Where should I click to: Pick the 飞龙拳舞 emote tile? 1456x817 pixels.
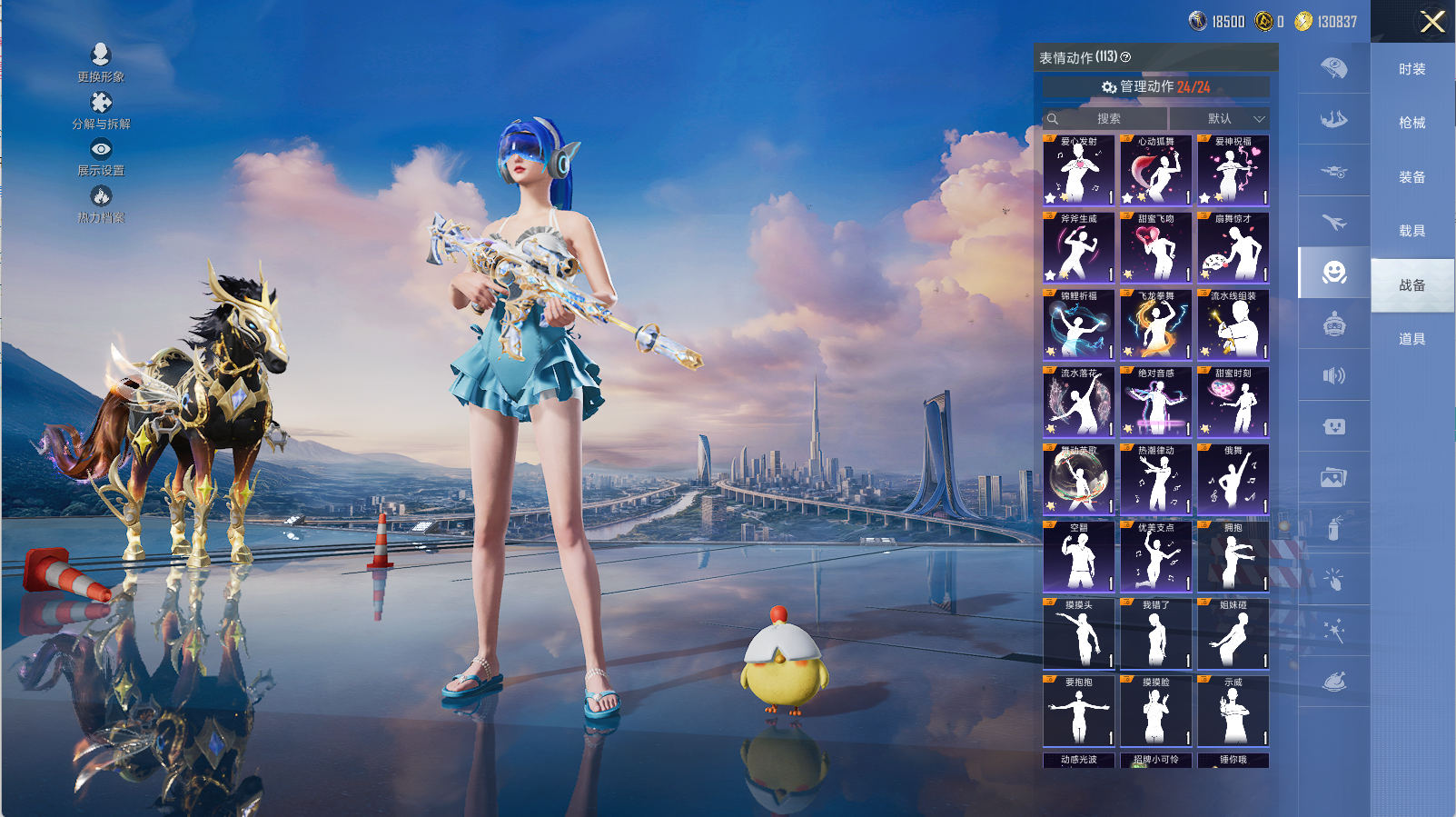click(x=1155, y=325)
